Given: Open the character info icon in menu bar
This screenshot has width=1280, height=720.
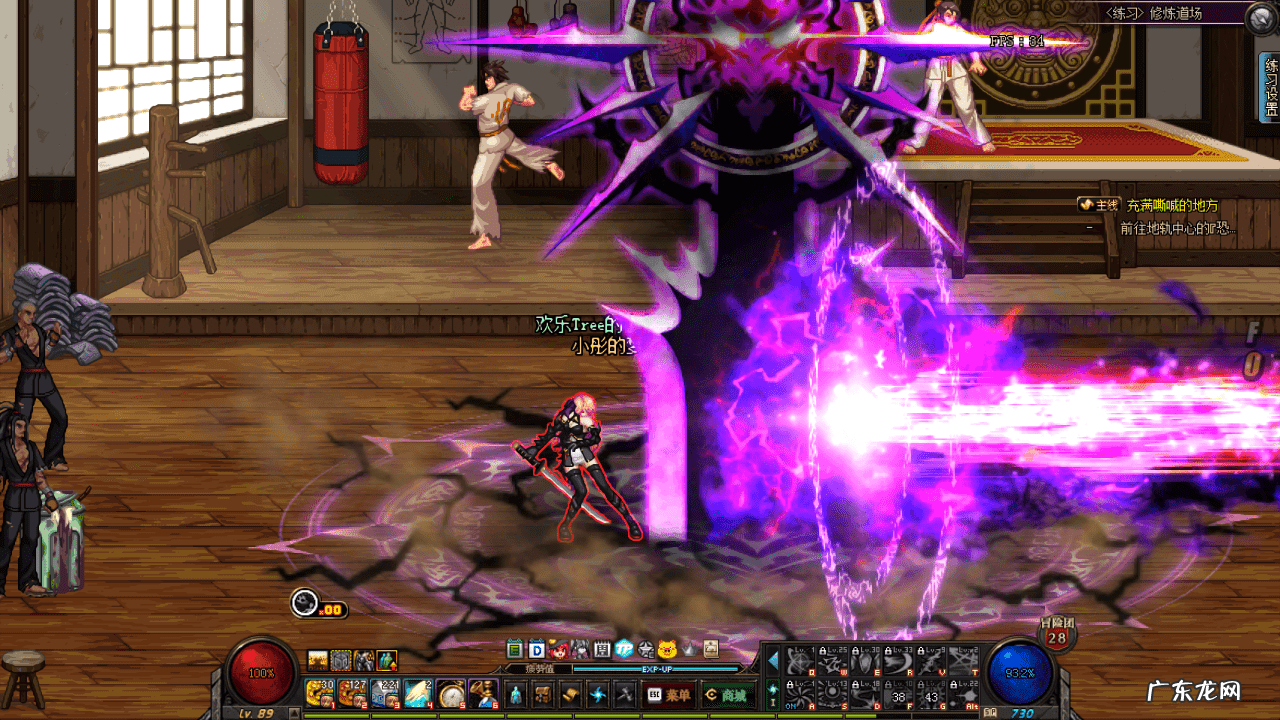Looking at the screenshot, I should [515, 693].
